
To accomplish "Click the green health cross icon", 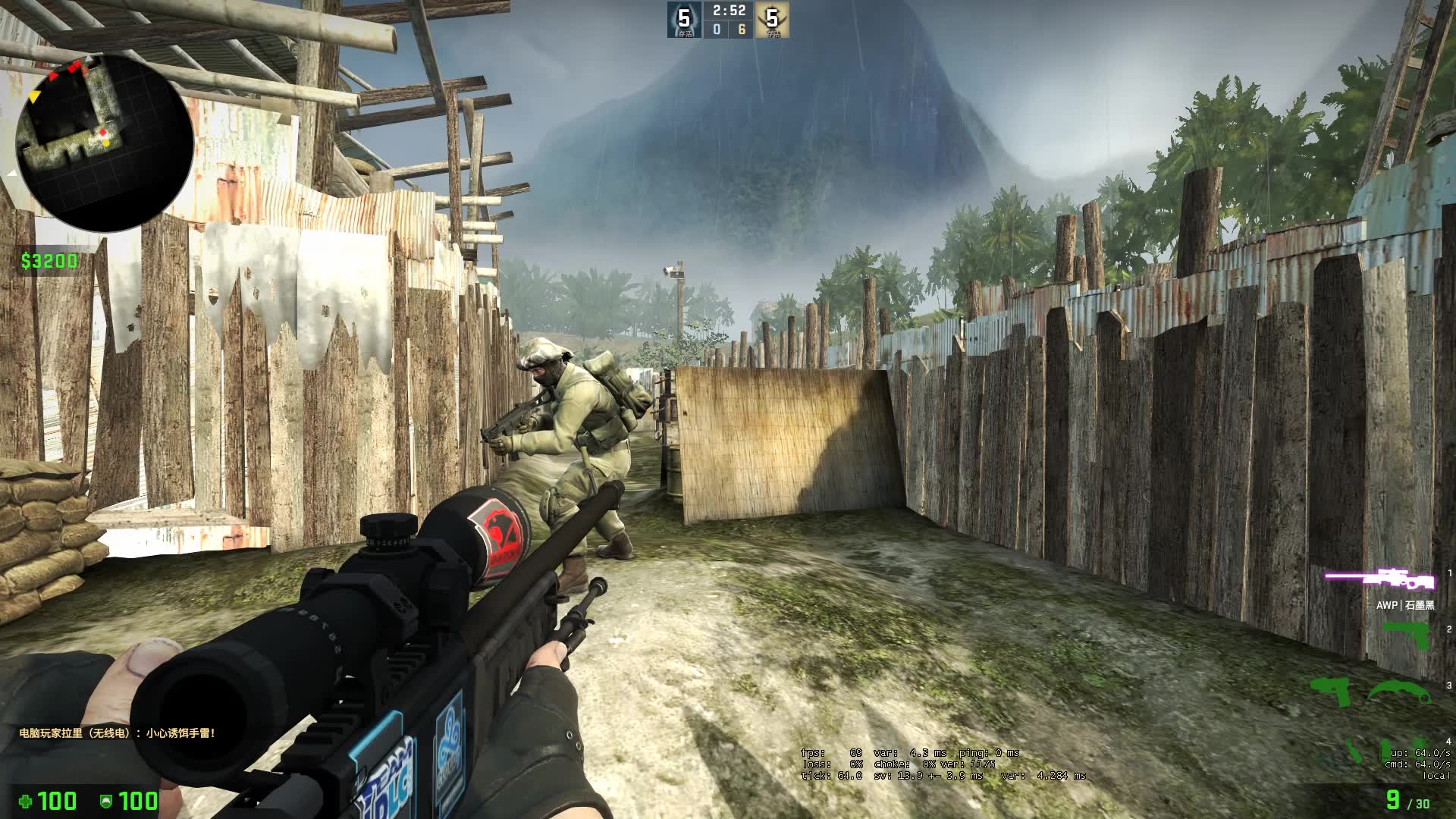I will point(24,801).
